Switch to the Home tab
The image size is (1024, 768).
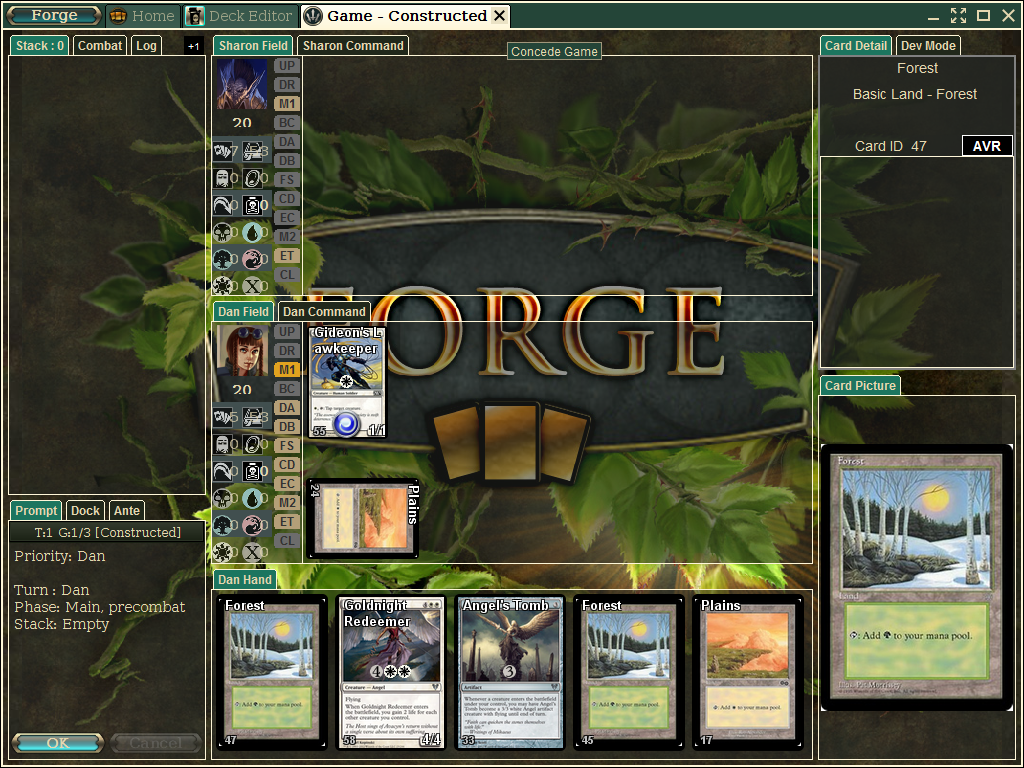click(x=142, y=16)
